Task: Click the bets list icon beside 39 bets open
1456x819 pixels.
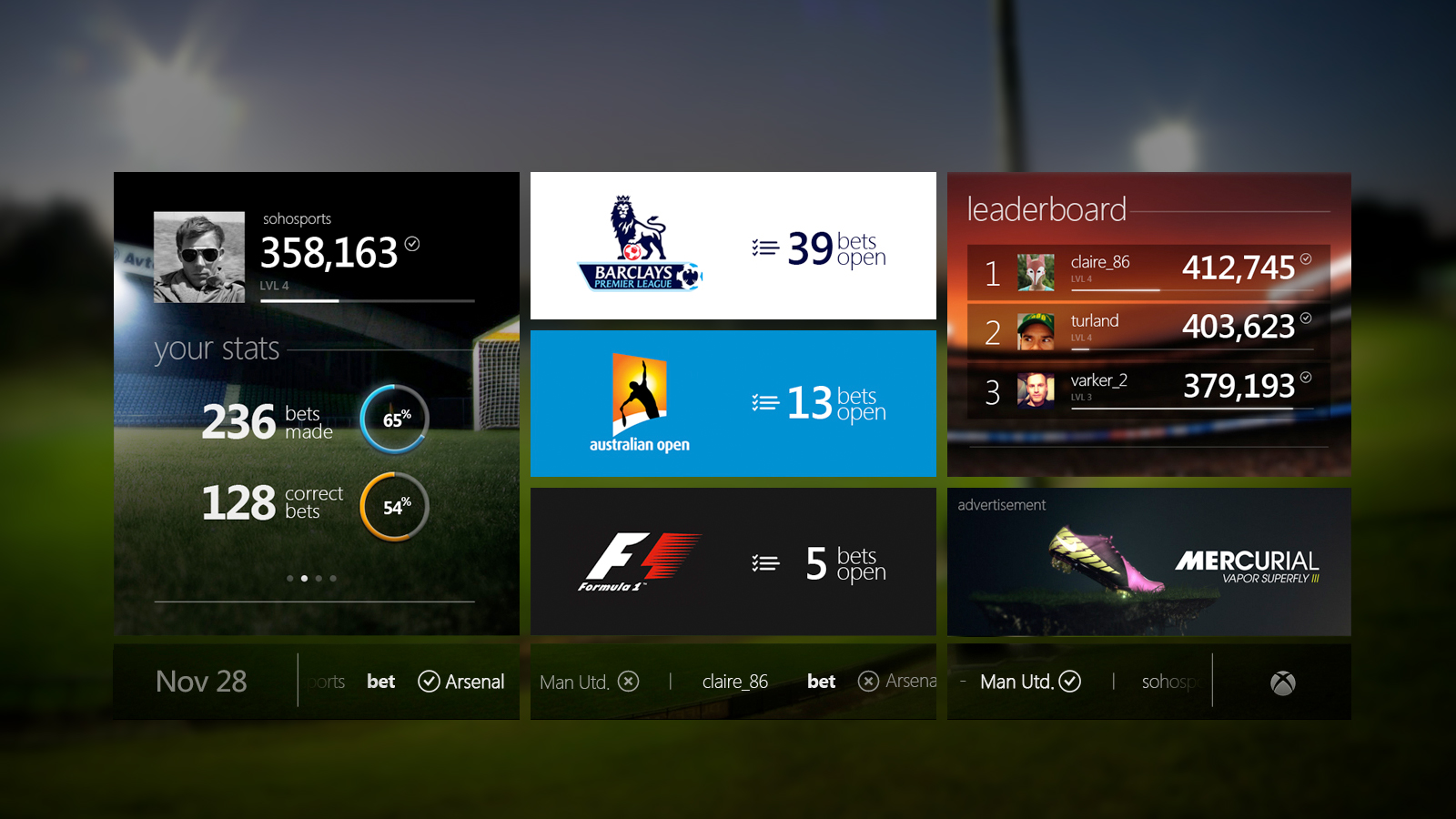Action: coord(764,246)
